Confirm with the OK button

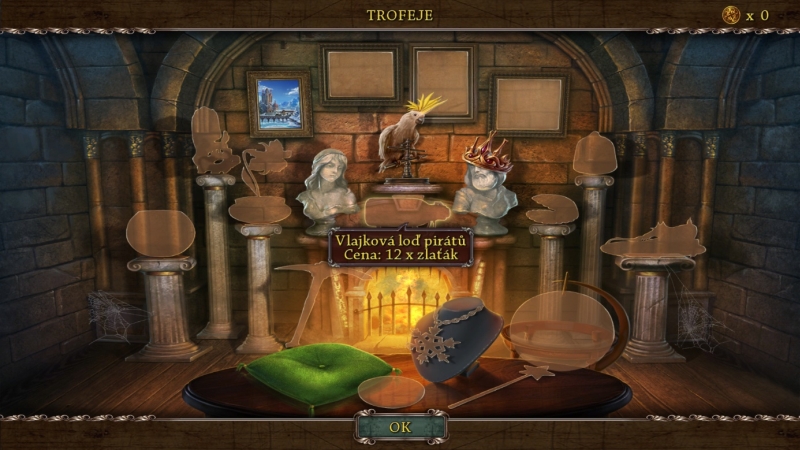click(x=399, y=428)
